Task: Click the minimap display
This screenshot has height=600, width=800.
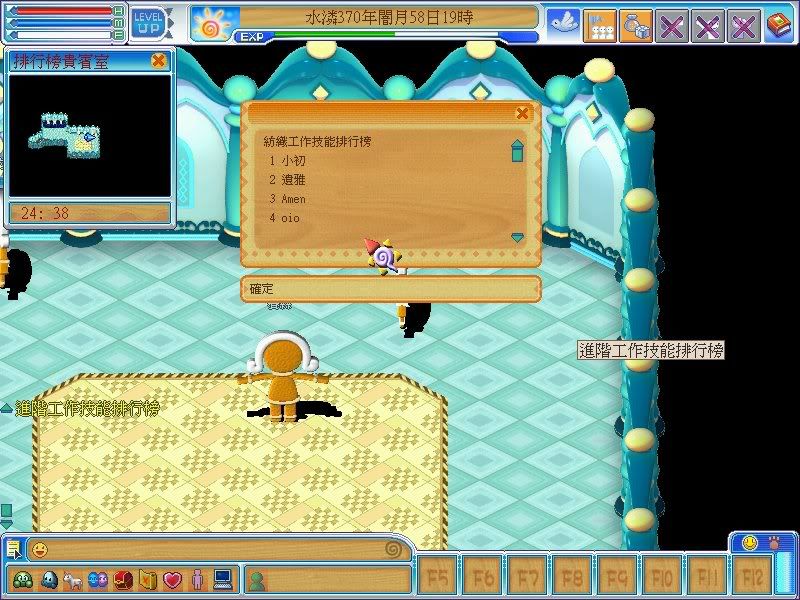Action: 90,135
